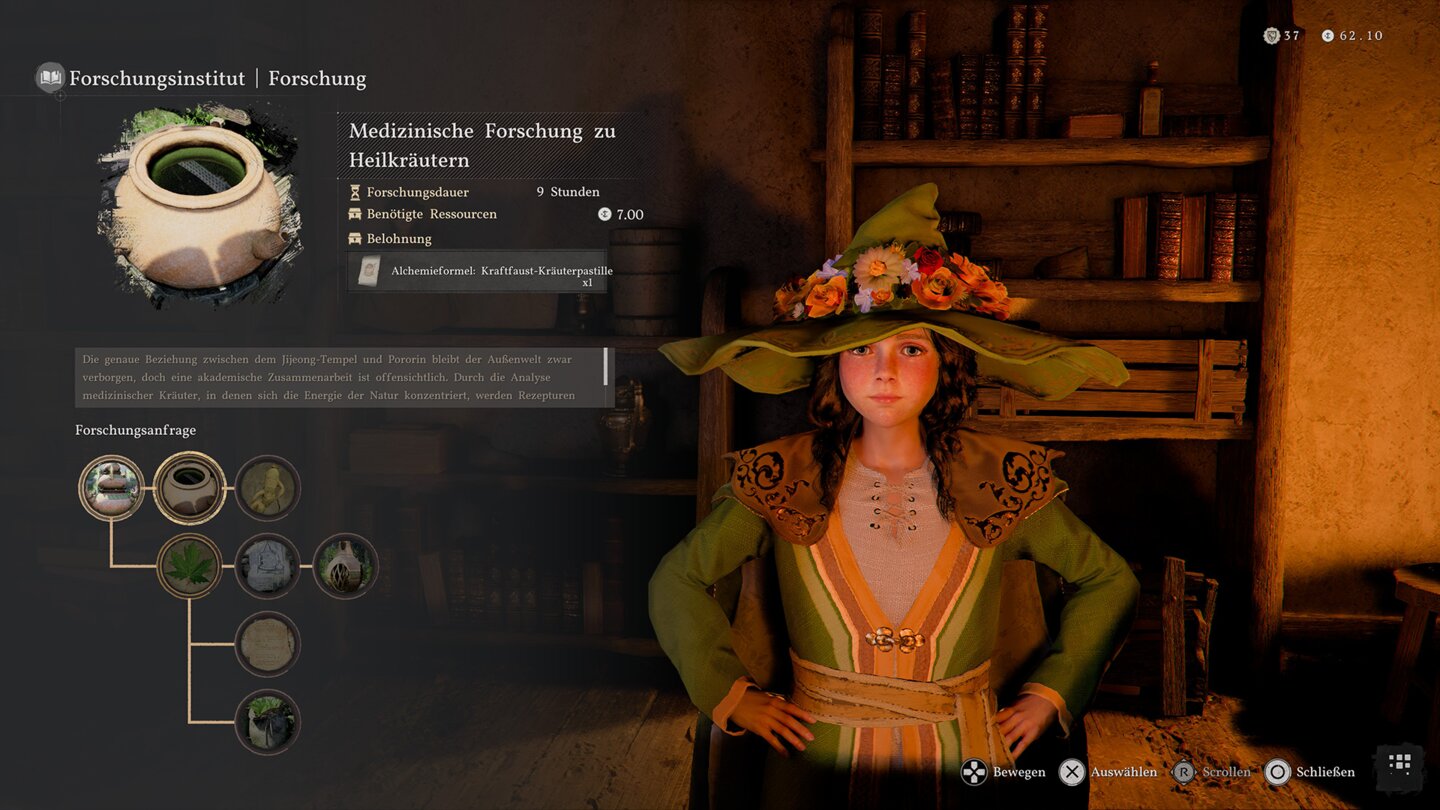Click the Forschungsinstitut book icon
The image size is (1440, 810).
50,78
